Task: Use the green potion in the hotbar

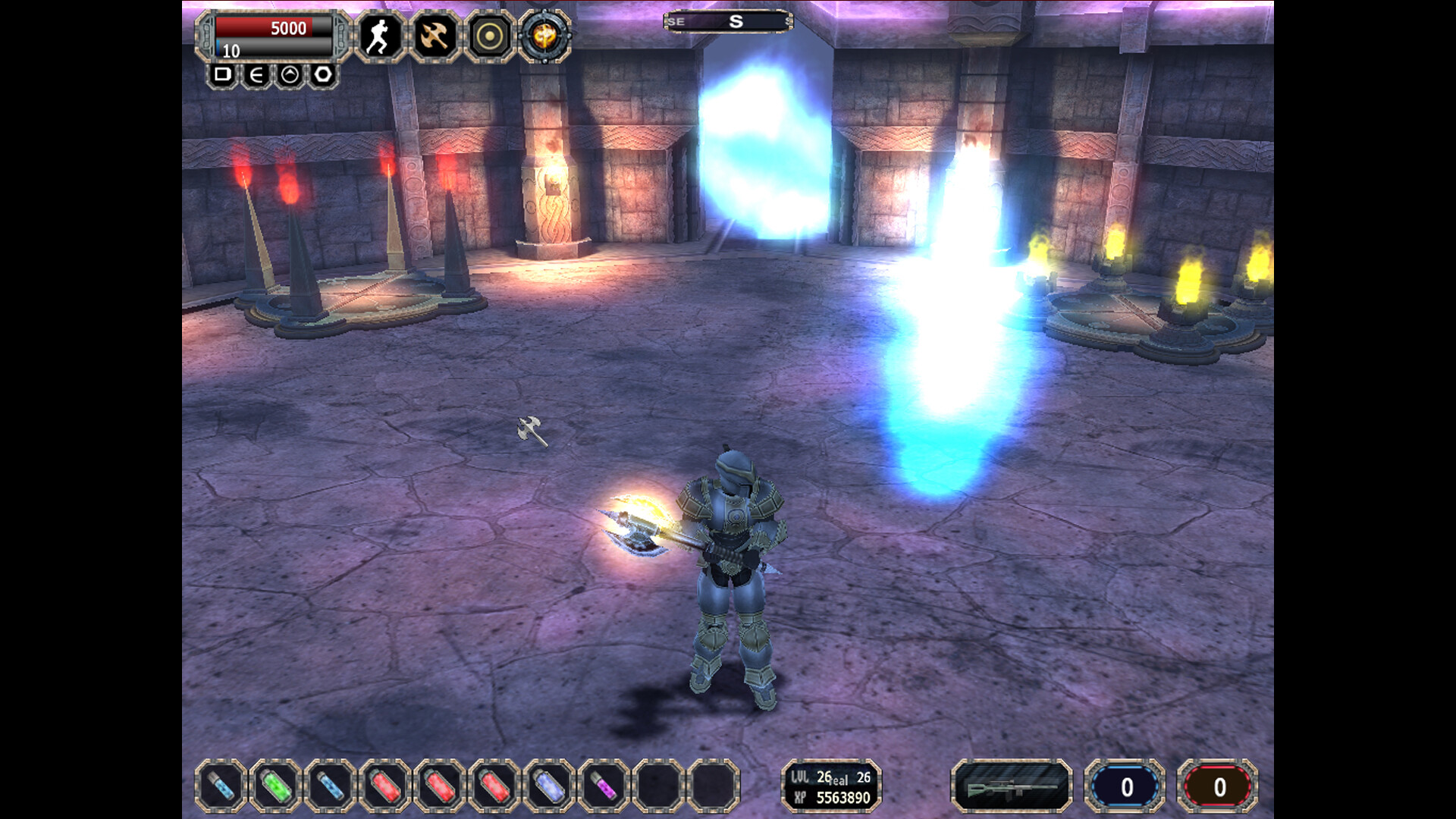Action: tap(275, 786)
